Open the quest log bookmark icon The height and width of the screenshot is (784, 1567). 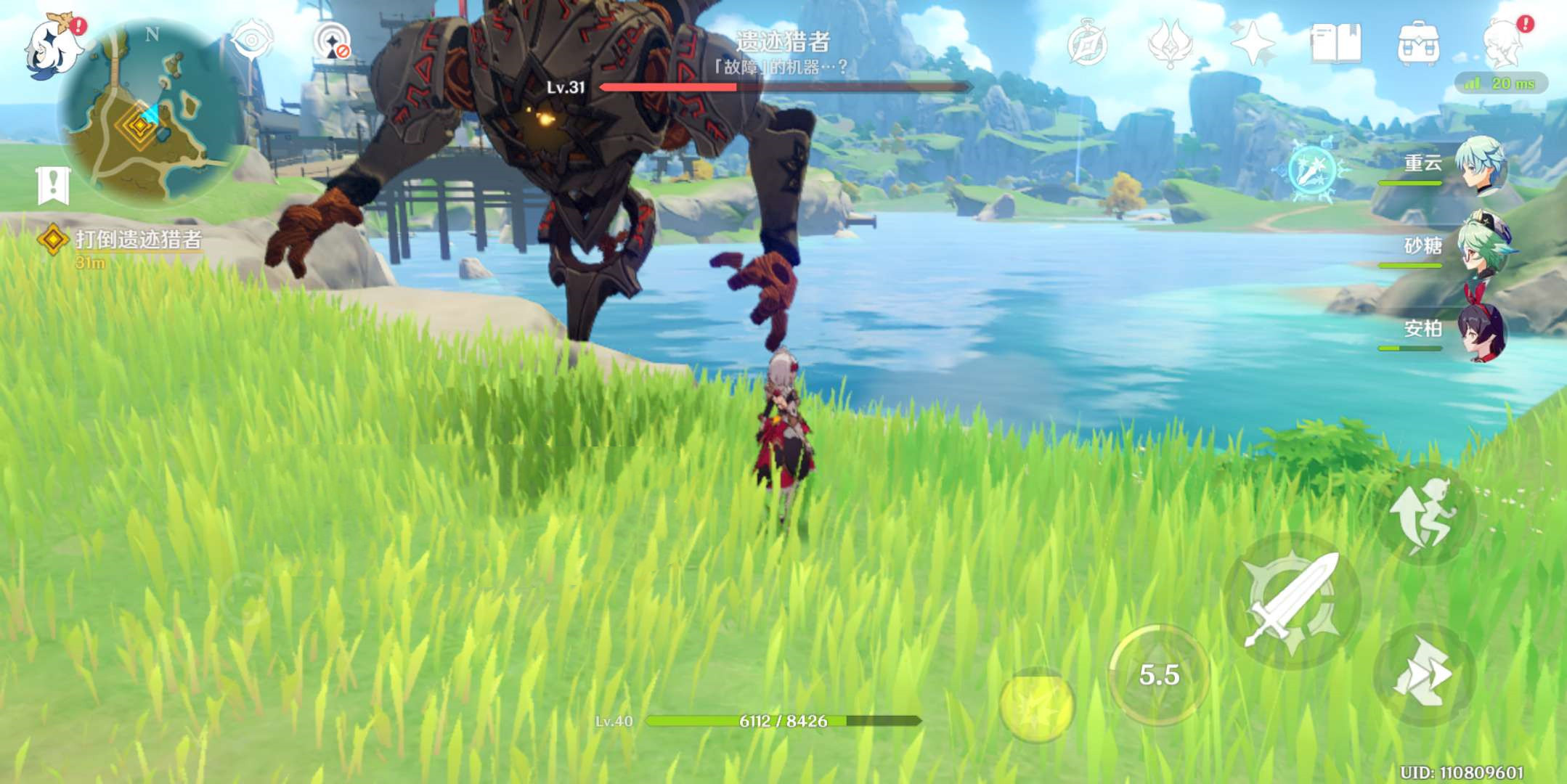click(53, 185)
